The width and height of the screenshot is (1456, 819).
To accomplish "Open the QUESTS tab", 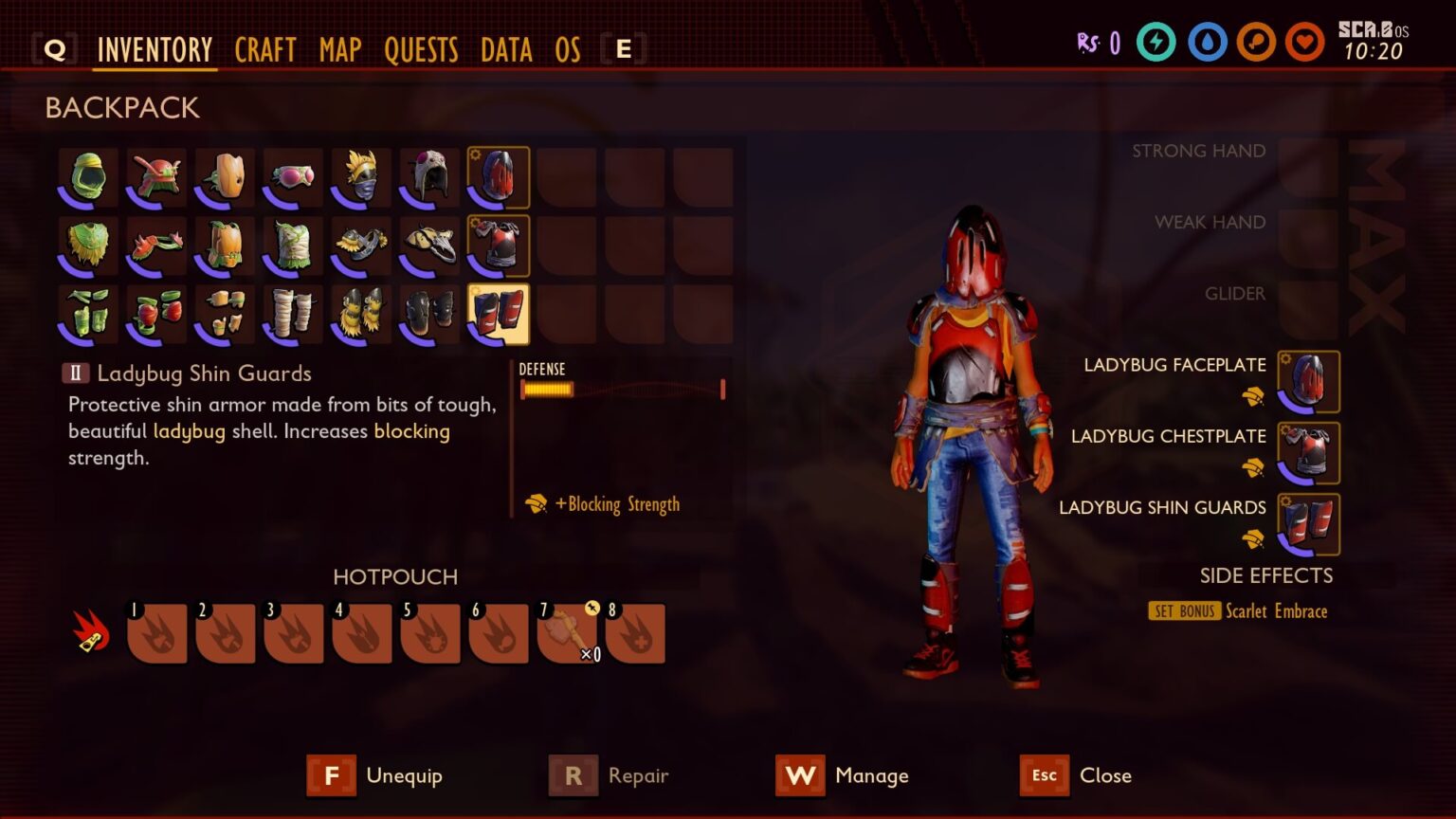I will click(421, 50).
